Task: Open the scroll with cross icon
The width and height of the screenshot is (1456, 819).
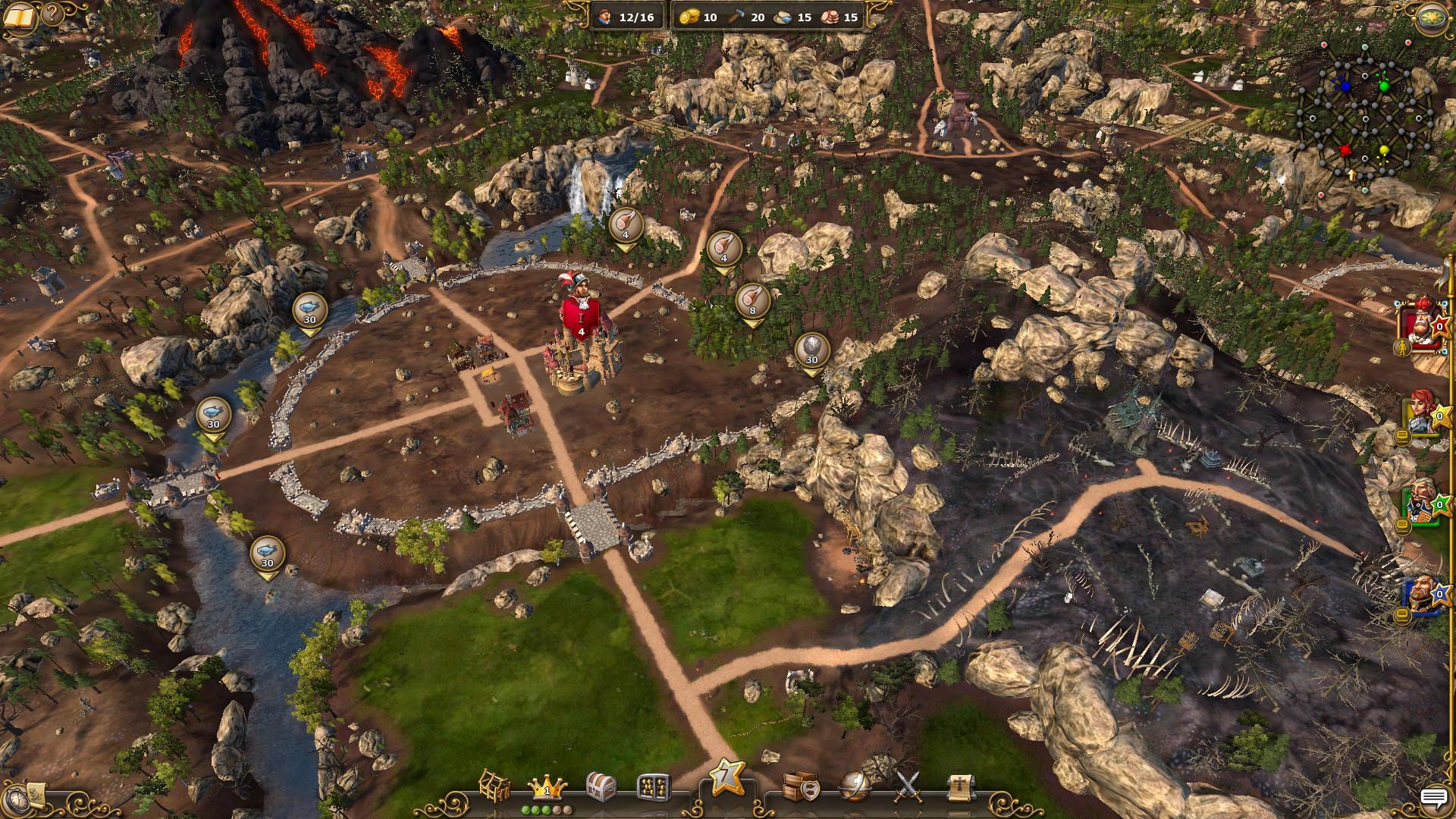Action: [960, 789]
